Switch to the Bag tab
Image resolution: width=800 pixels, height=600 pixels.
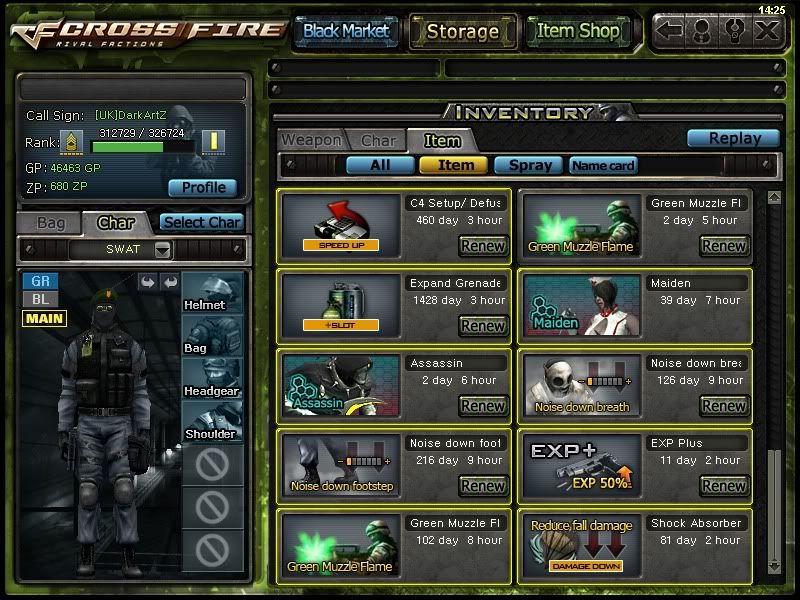coord(50,222)
